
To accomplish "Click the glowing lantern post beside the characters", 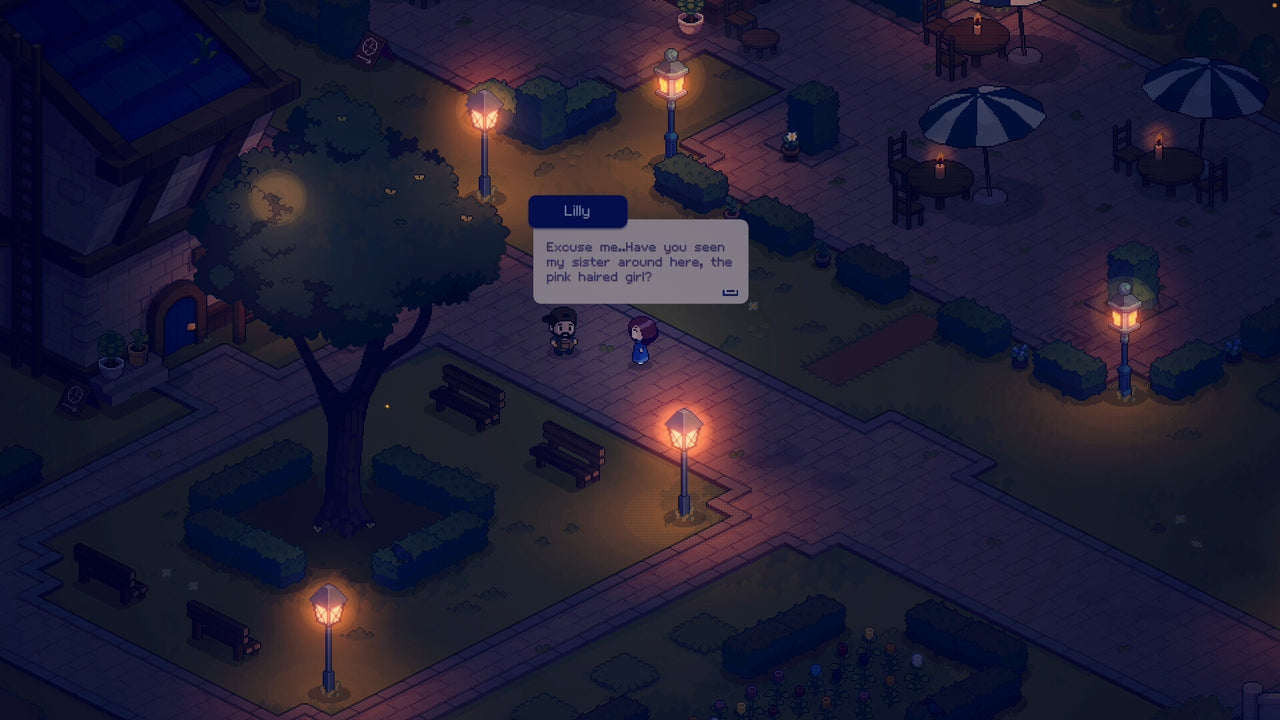I will [683, 430].
